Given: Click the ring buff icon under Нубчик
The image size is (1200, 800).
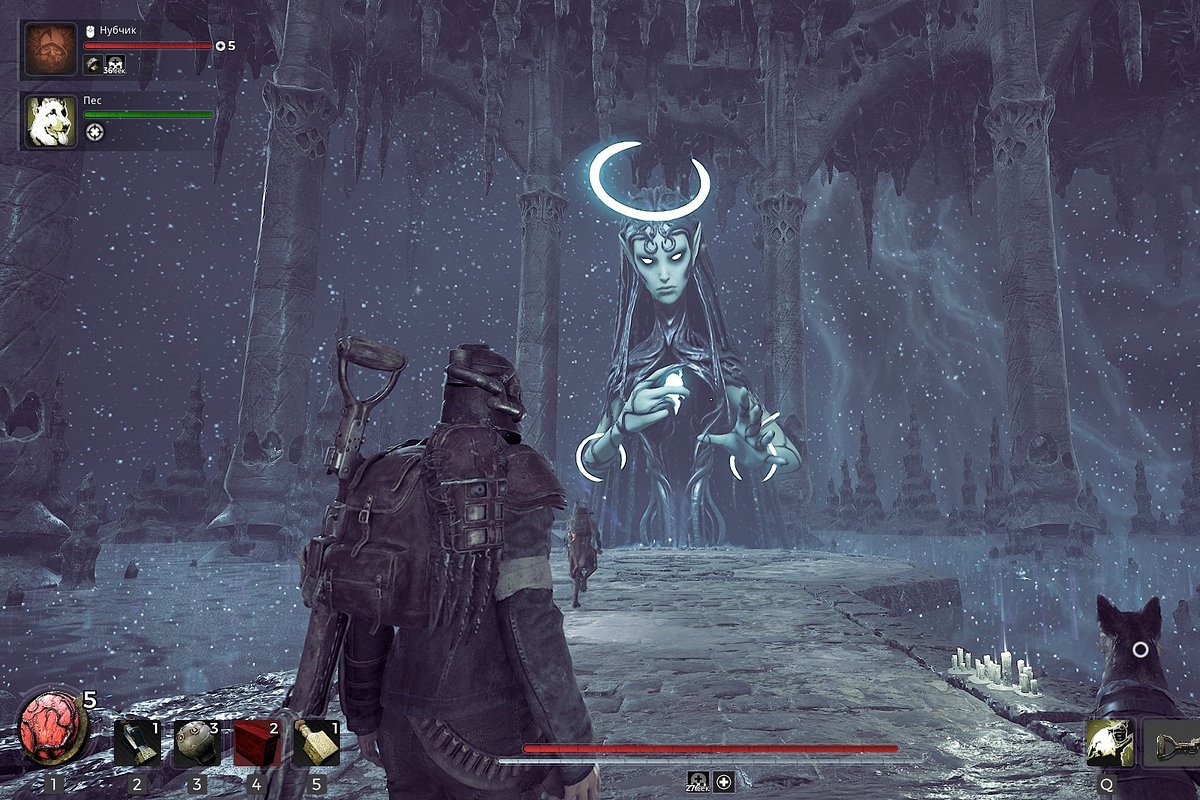Looking at the screenshot, I should click(x=94, y=65).
